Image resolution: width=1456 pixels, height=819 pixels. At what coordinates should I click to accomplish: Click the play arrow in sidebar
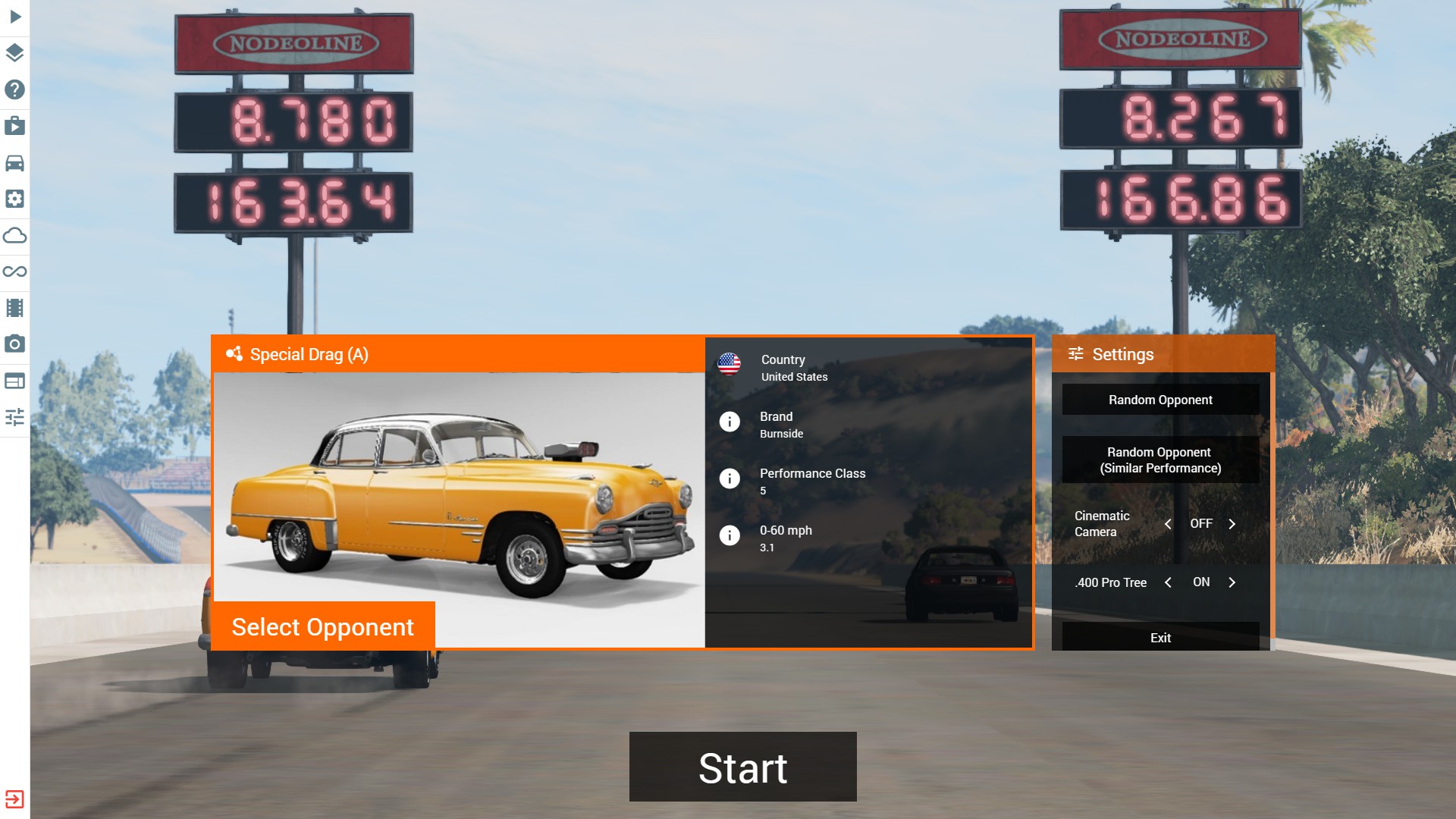coord(15,17)
